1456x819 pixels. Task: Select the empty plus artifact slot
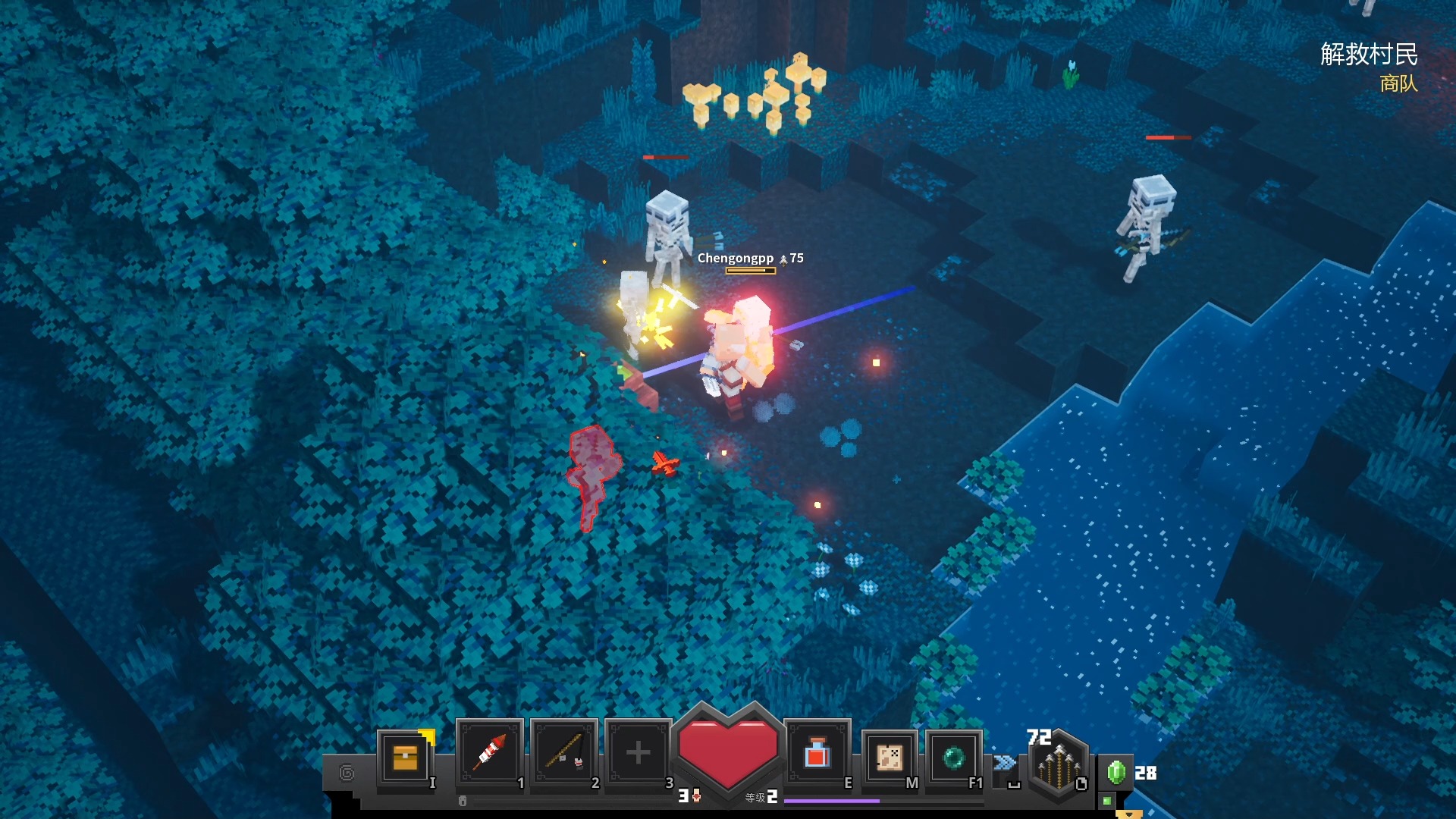click(638, 752)
